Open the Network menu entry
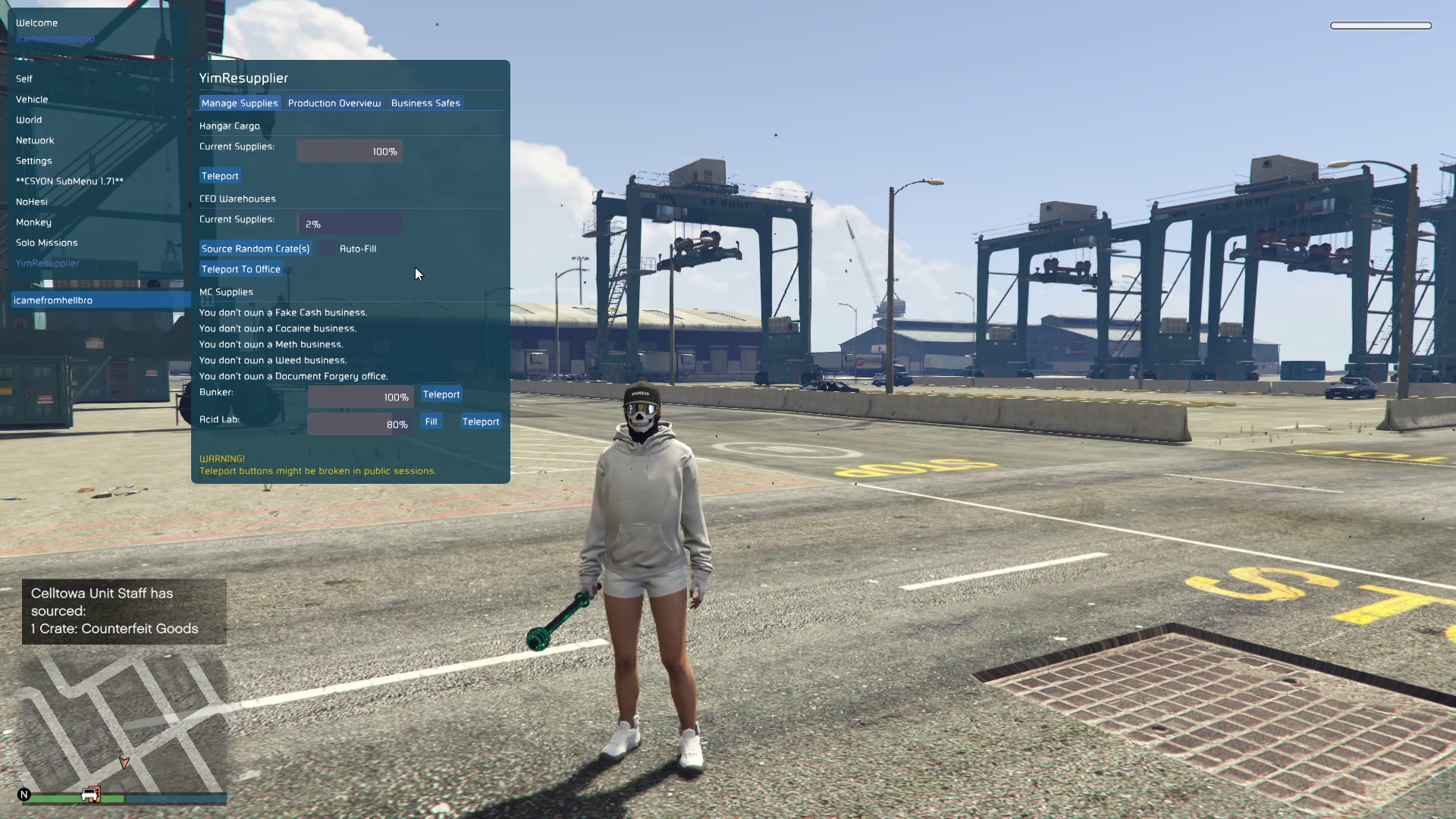This screenshot has height=819, width=1456. 35,140
